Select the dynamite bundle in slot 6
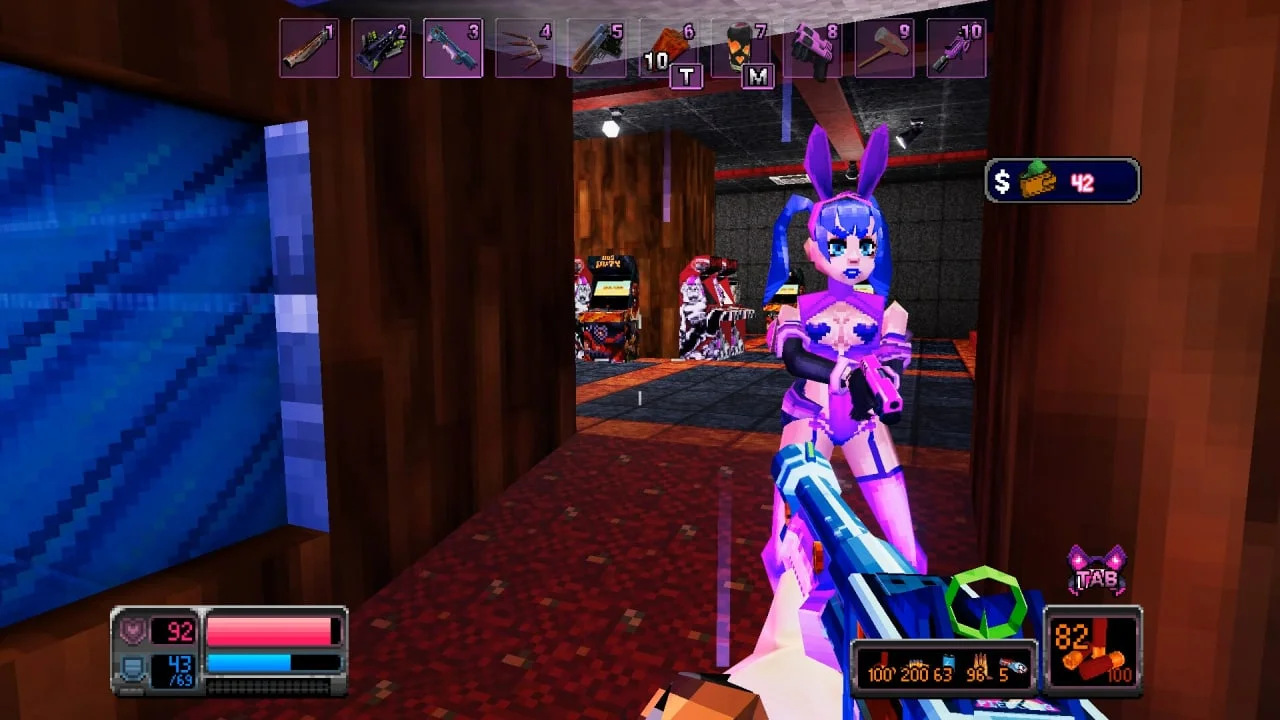Image resolution: width=1280 pixels, height=720 pixels. click(669, 48)
